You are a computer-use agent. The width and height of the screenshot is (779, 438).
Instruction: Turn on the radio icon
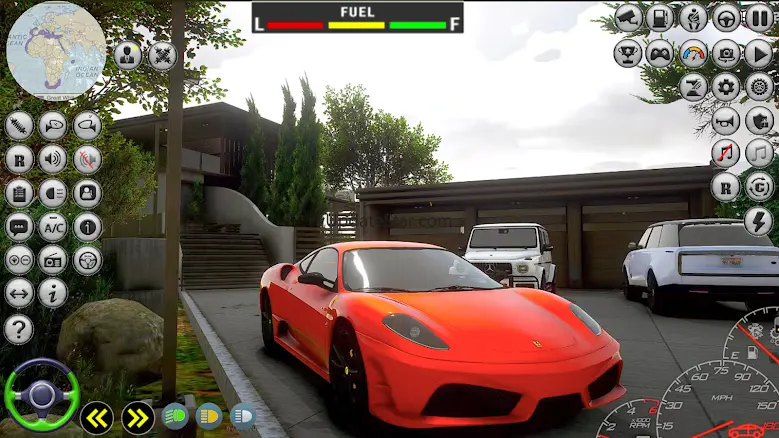53,260
